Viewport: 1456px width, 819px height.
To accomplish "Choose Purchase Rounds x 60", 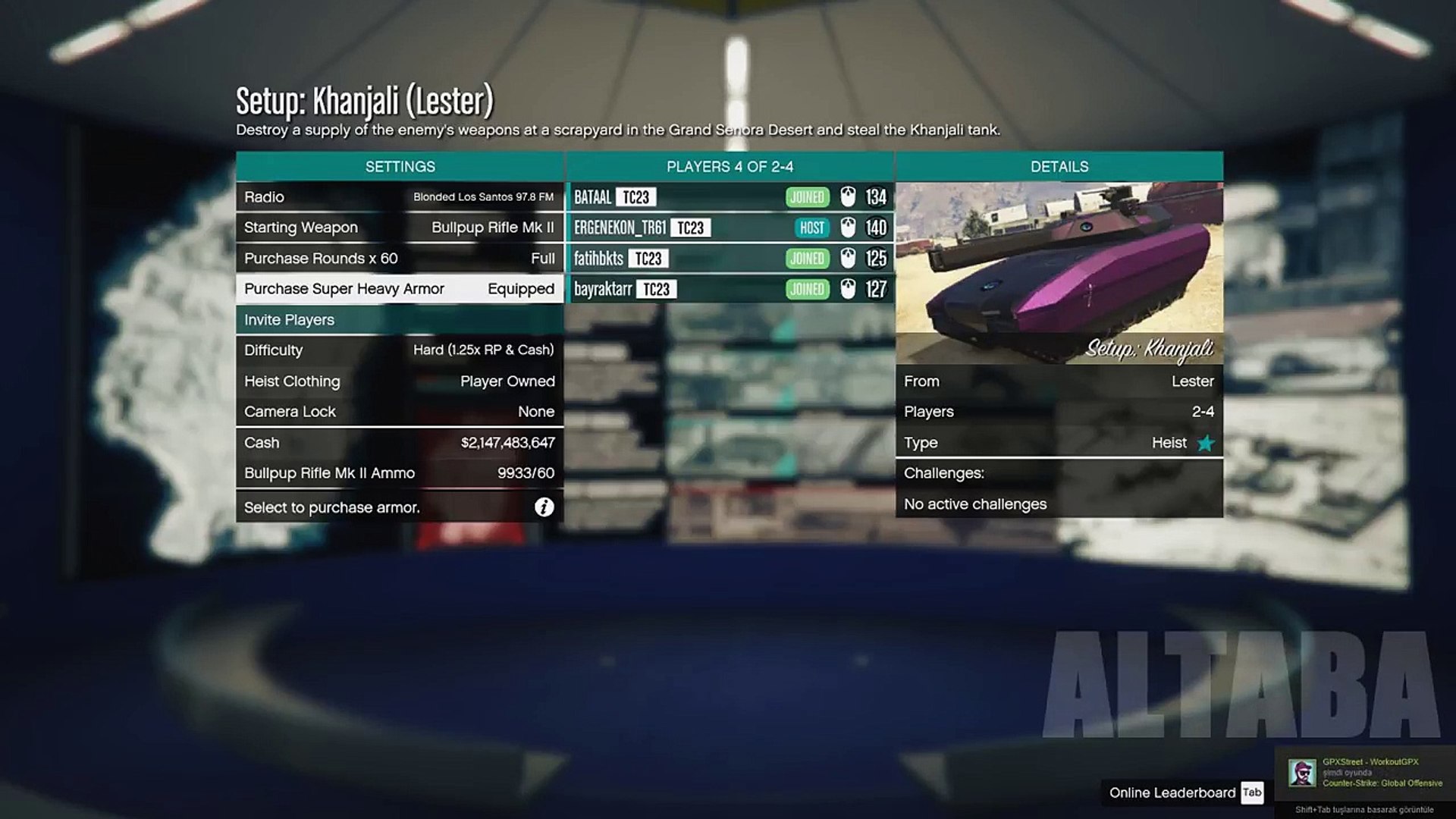I will pyautogui.click(x=399, y=259).
